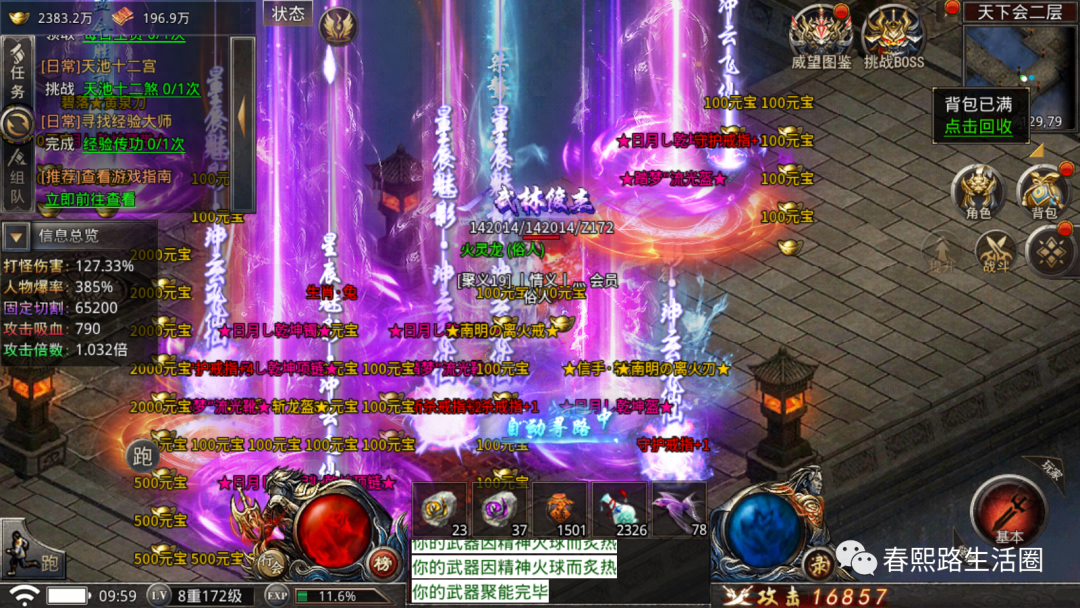
Task: Toggle the round 跑 run button
Action: (141, 455)
